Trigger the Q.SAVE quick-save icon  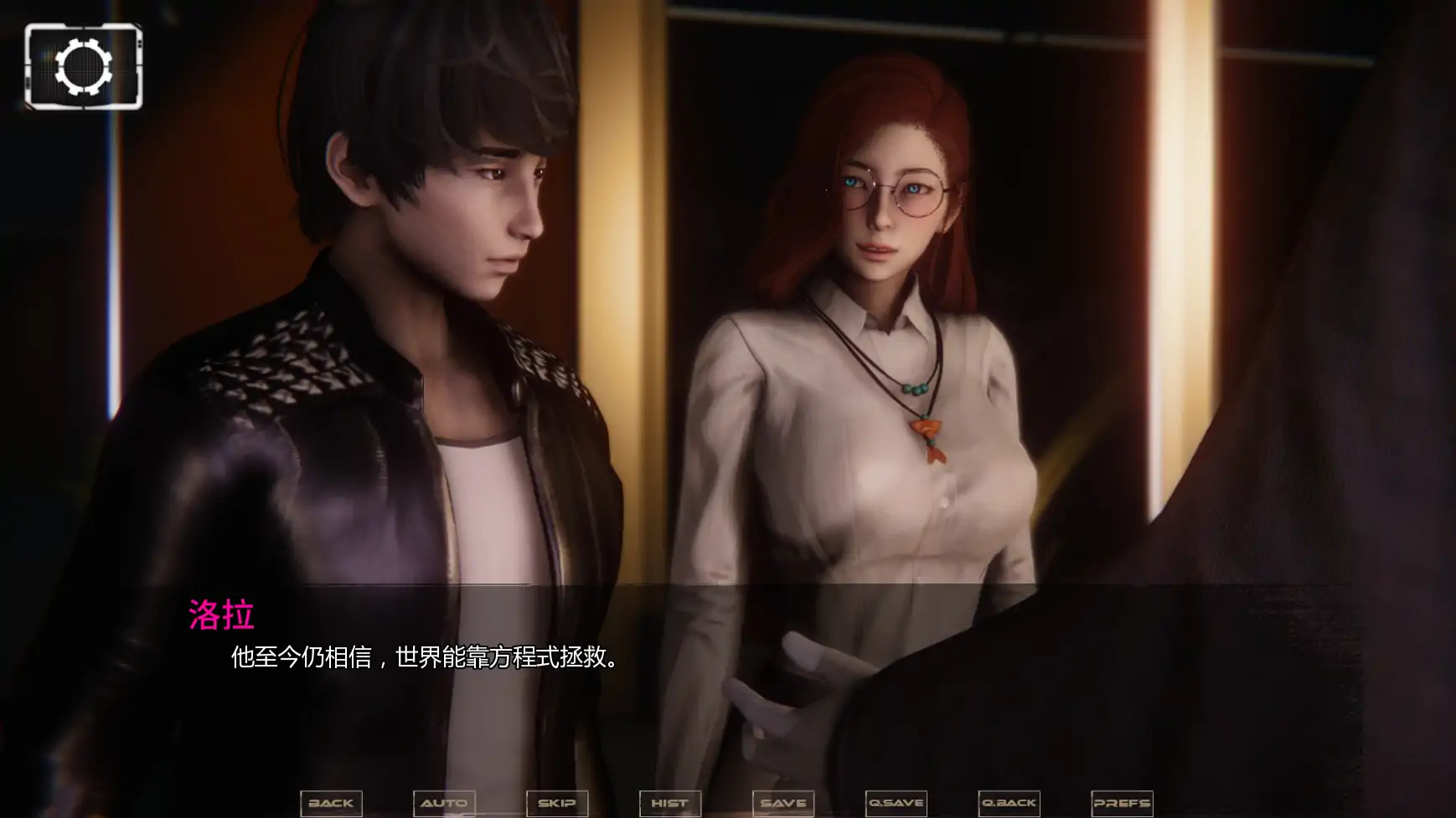[895, 802]
